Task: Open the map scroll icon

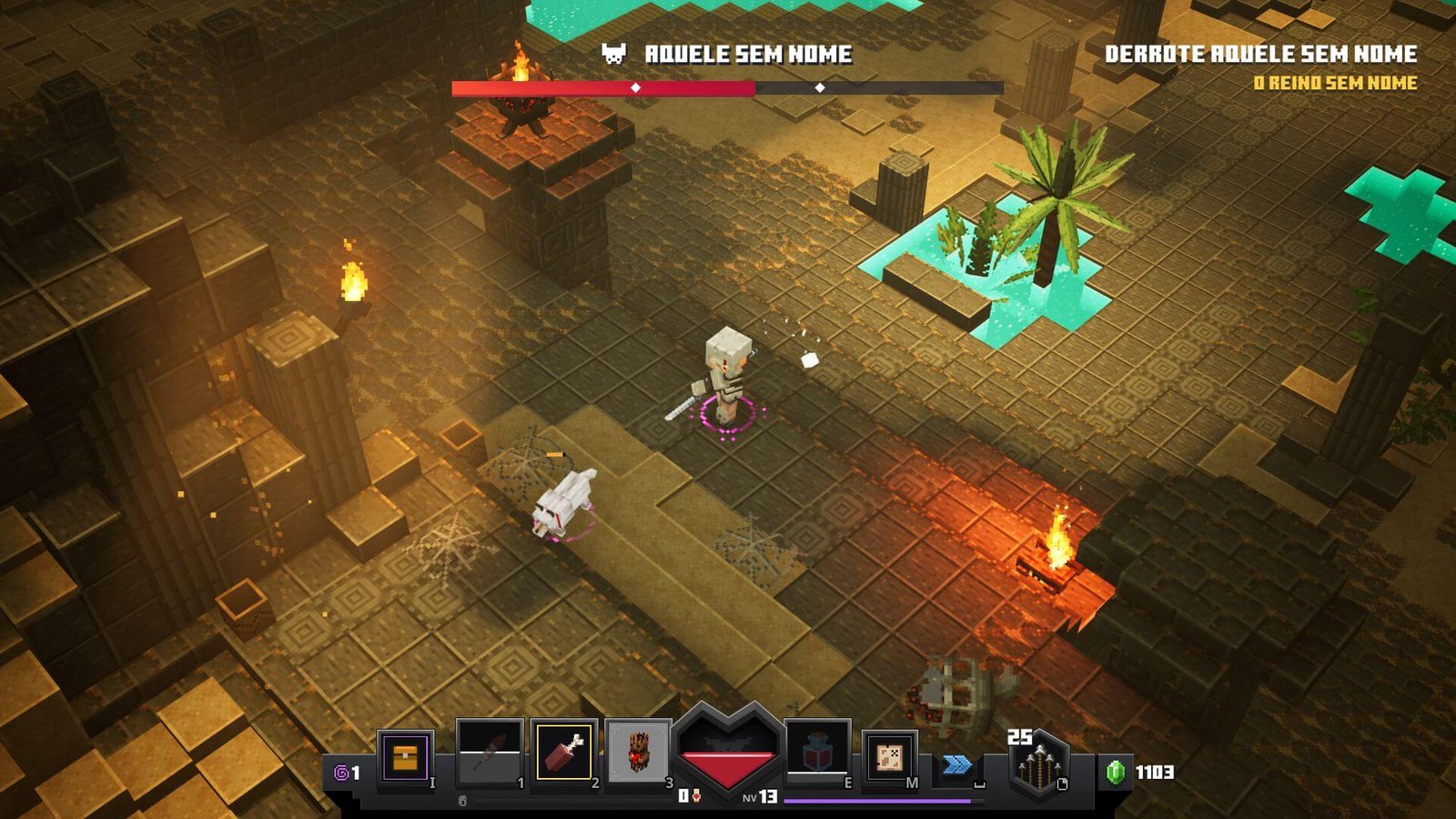Action: (888, 755)
